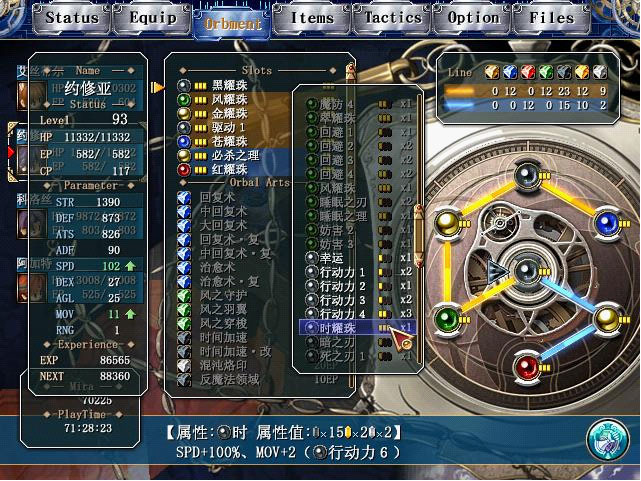Select the 金耀珠 slot entry
Screen dimensions: 641x481
pyautogui.click(x=227, y=114)
